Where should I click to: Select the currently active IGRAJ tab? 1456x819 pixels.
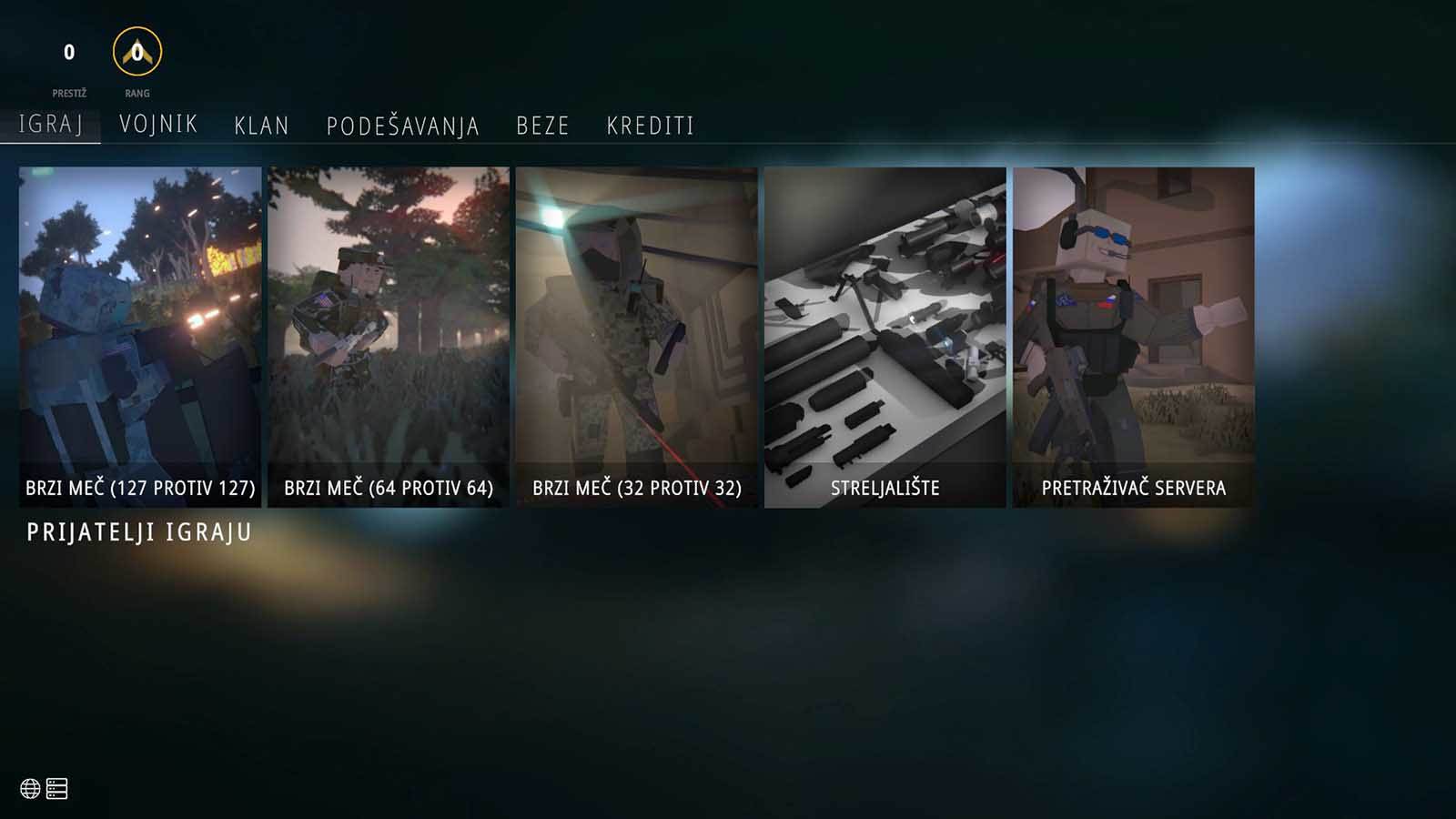[51, 126]
